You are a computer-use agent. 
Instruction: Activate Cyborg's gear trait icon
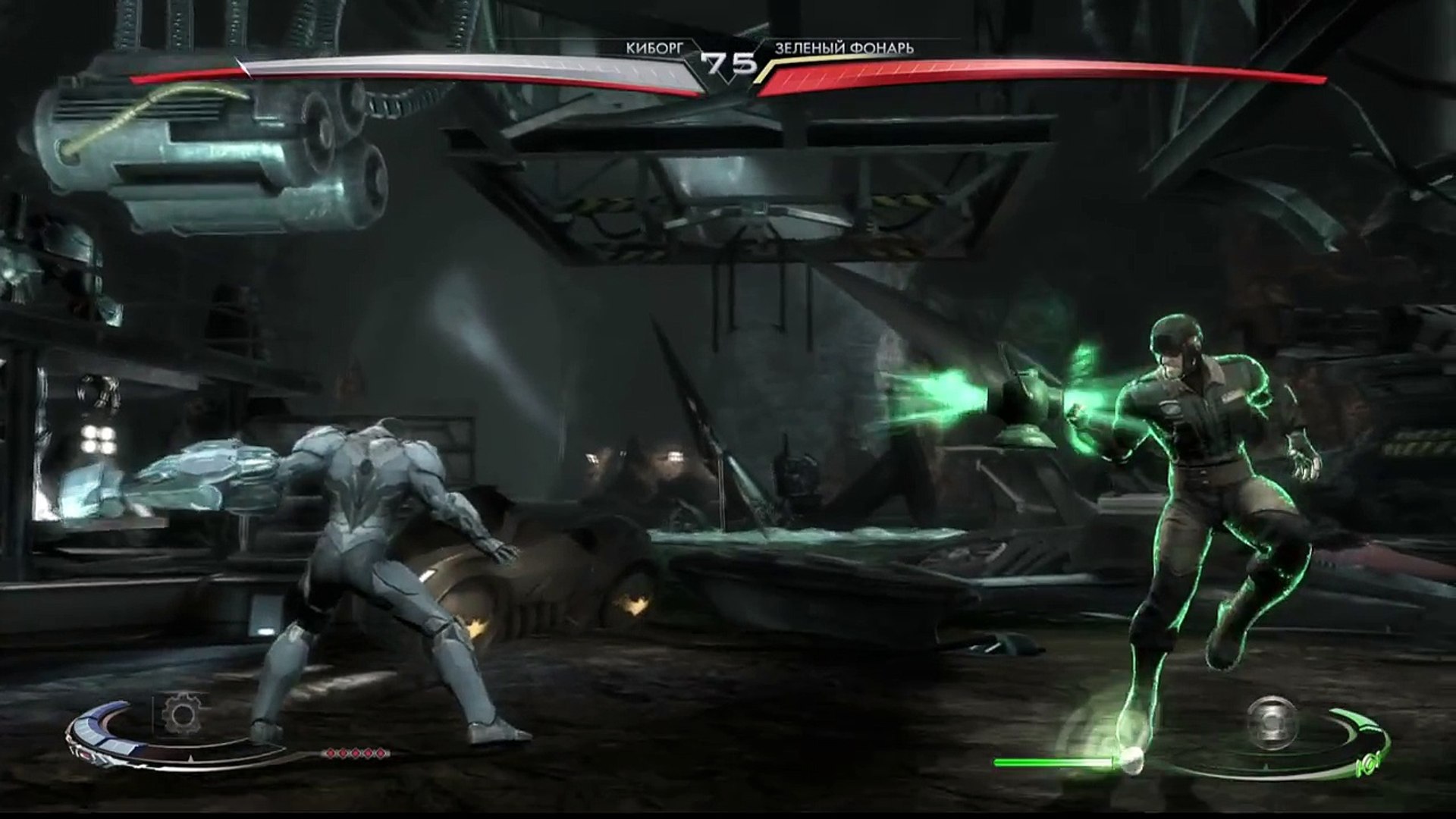(x=180, y=714)
